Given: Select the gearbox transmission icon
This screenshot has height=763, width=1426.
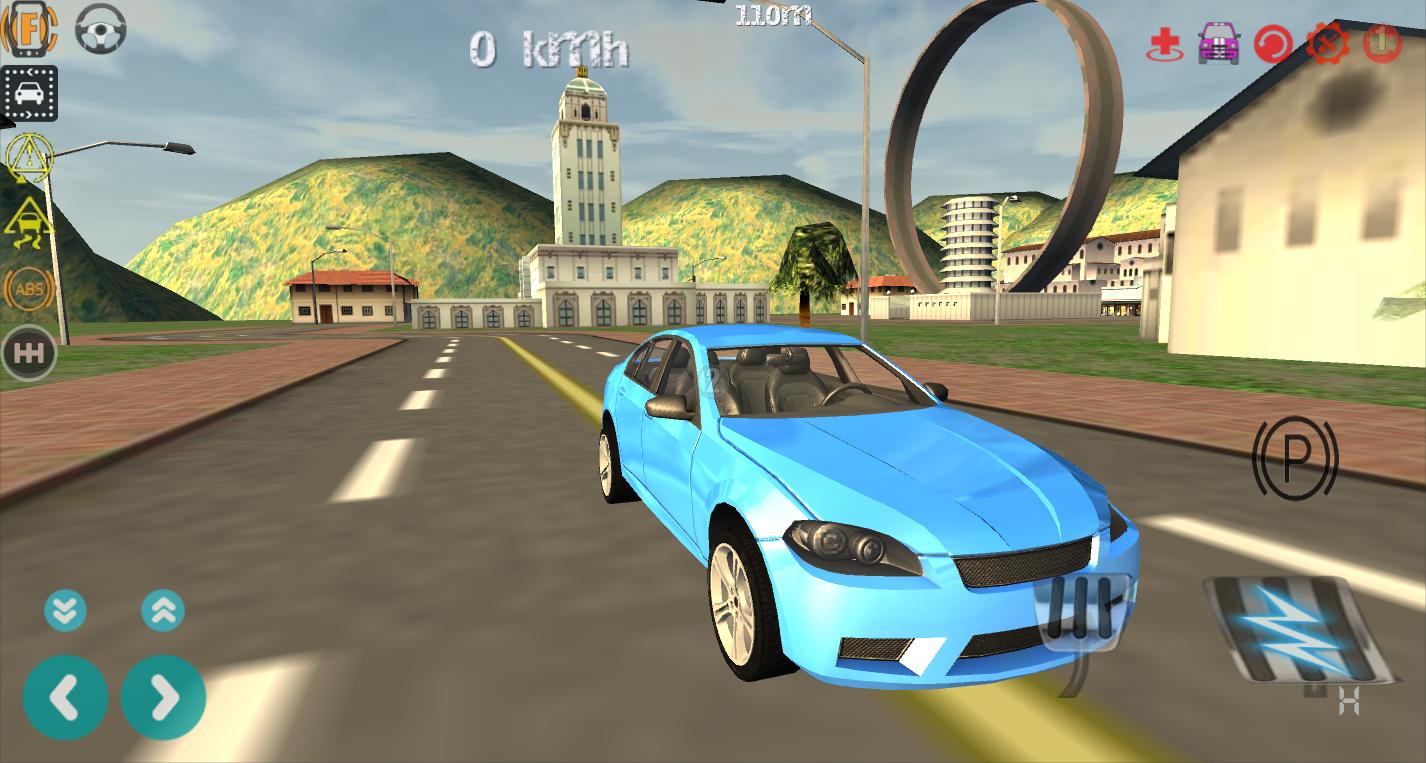Looking at the screenshot, I should coord(30,352).
